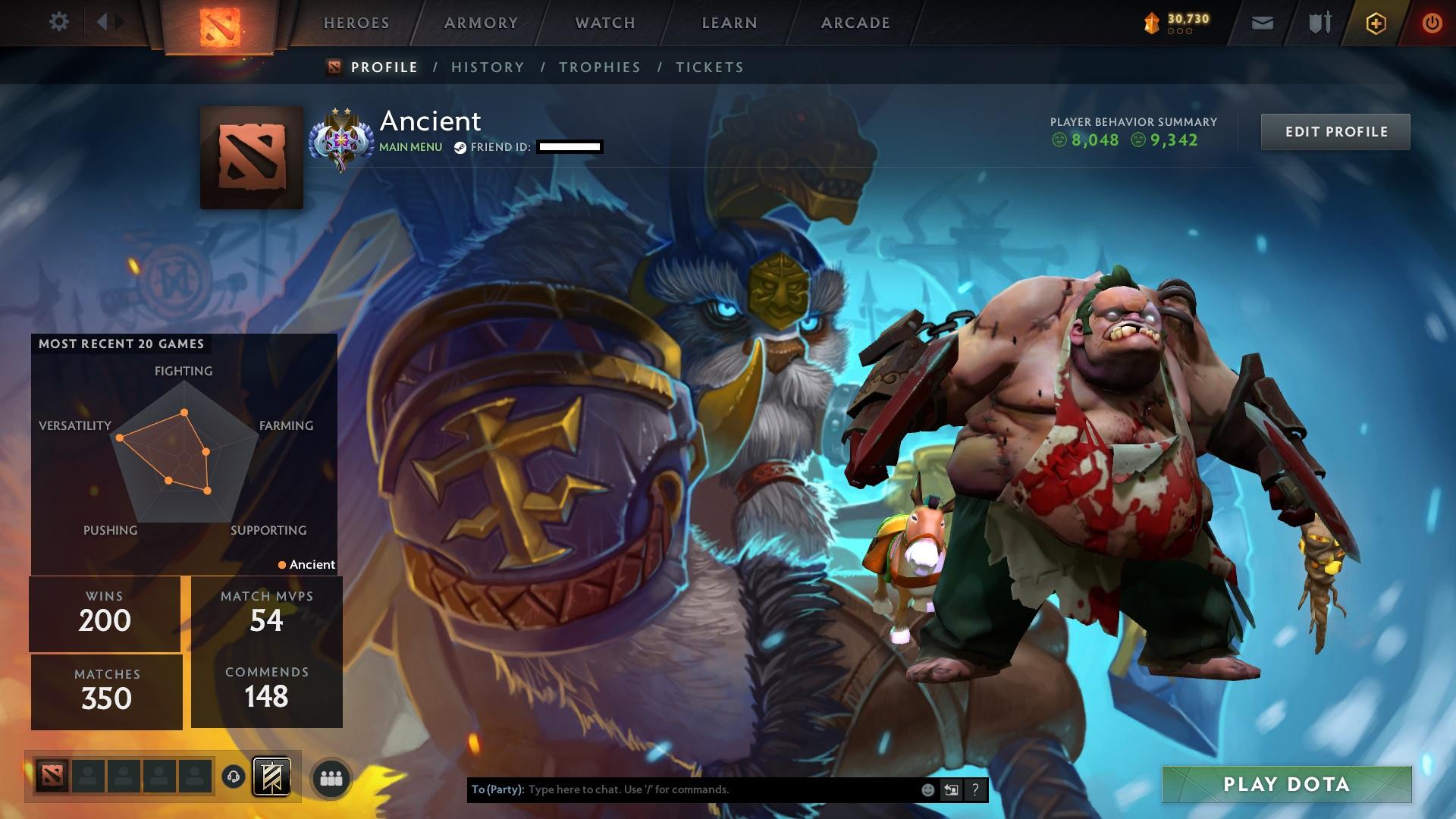Open the Dota Plus hexagon icon
The height and width of the screenshot is (819, 1456).
(1376, 22)
